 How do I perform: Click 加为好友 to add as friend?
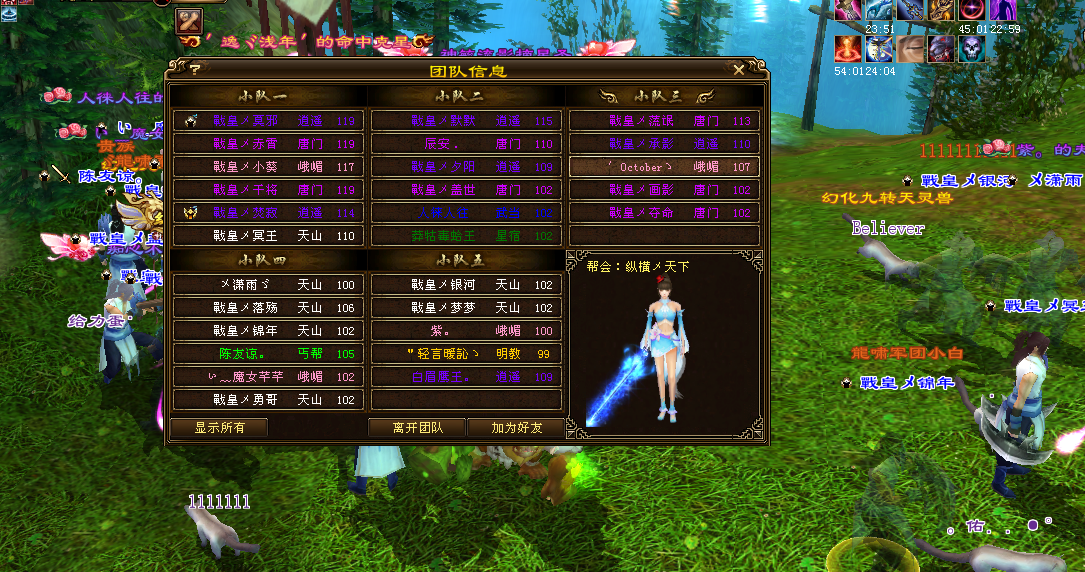(516, 427)
